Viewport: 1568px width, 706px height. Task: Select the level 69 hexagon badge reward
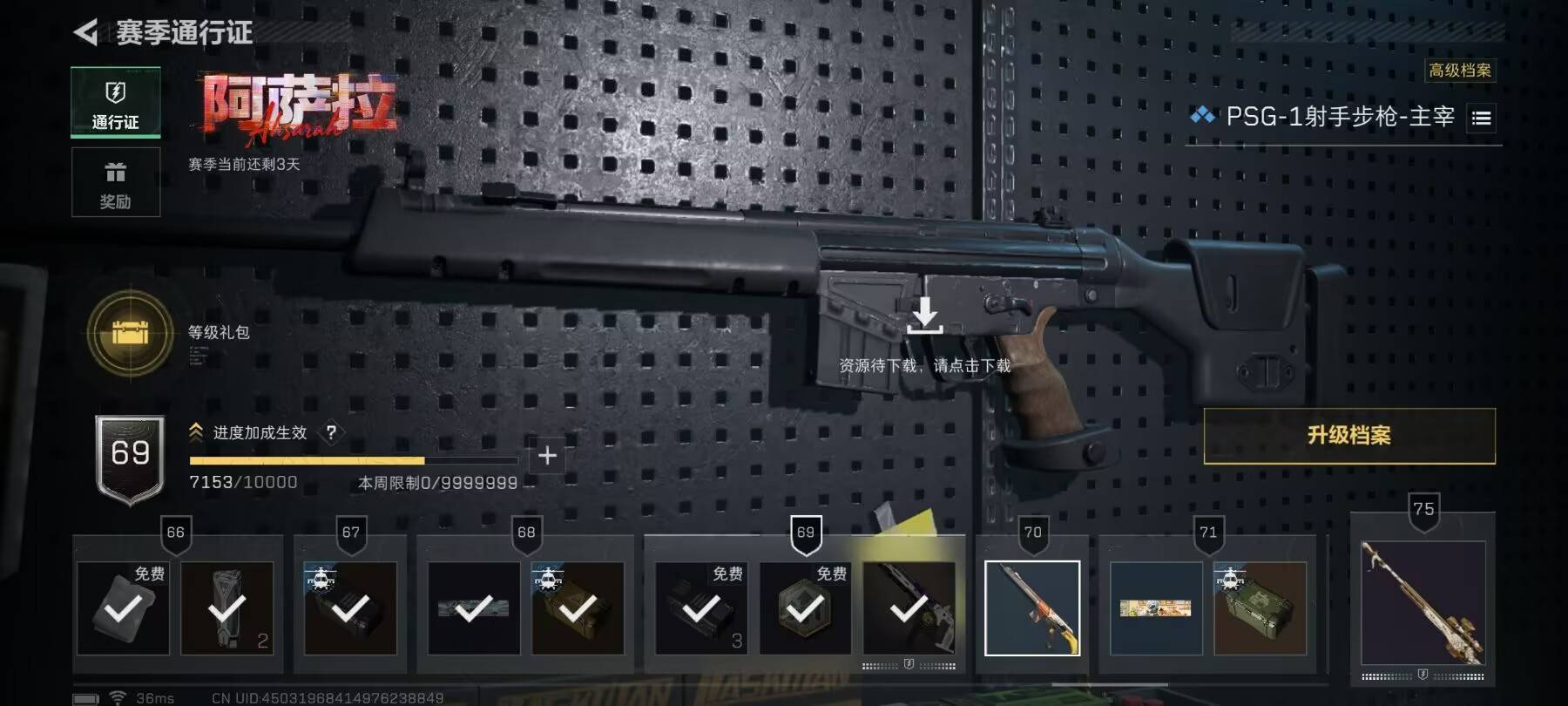[x=805, y=608]
